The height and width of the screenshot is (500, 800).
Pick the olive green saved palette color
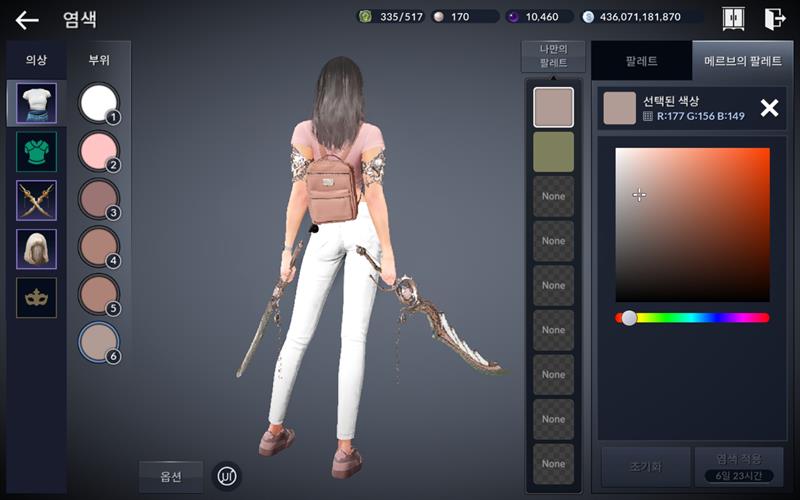(x=553, y=151)
